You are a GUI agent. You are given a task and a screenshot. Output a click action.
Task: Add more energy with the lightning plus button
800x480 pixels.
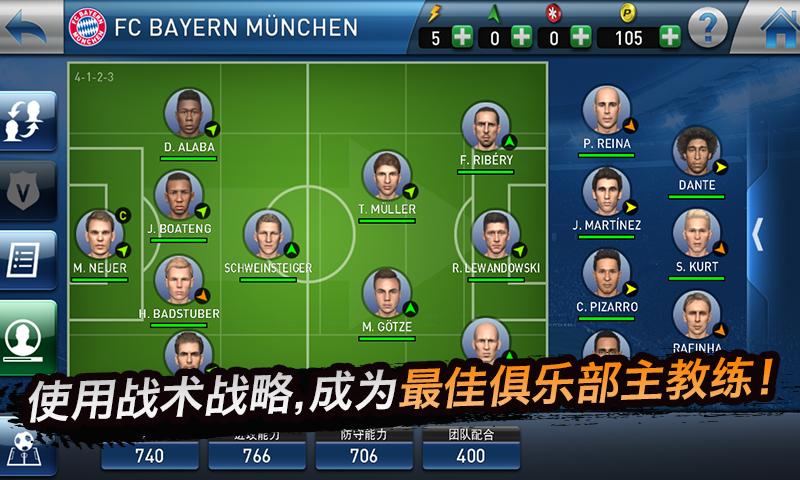tap(461, 37)
